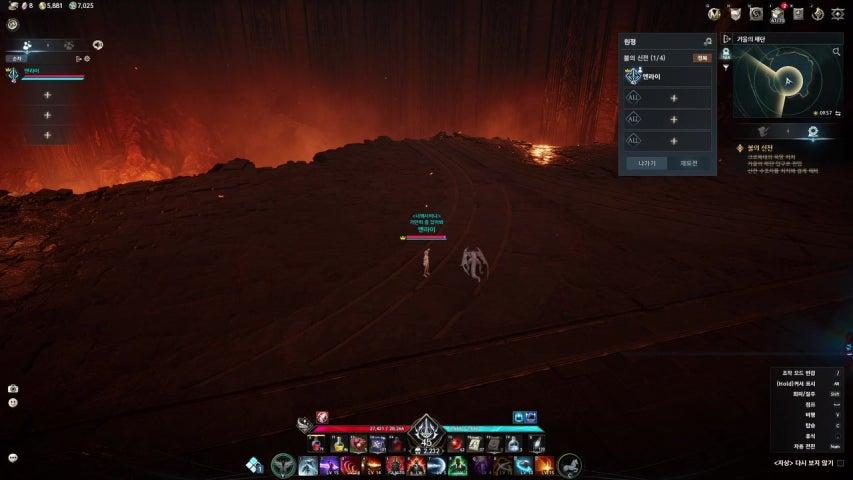Open the party settings gear icon
This screenshot has width=853, height=480.
click(87, 59)
